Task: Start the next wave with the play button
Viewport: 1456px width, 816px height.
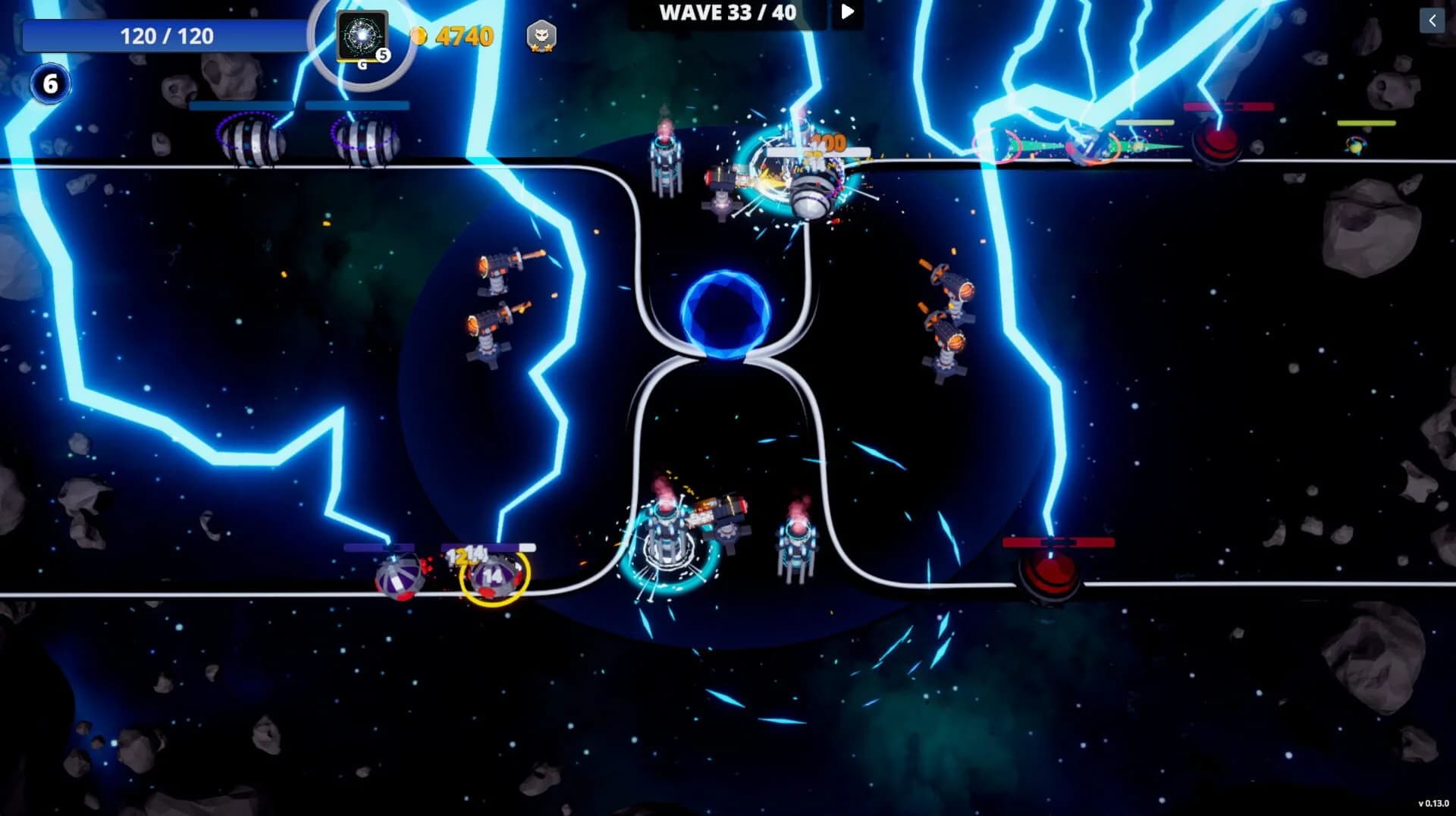Action: 847,12
